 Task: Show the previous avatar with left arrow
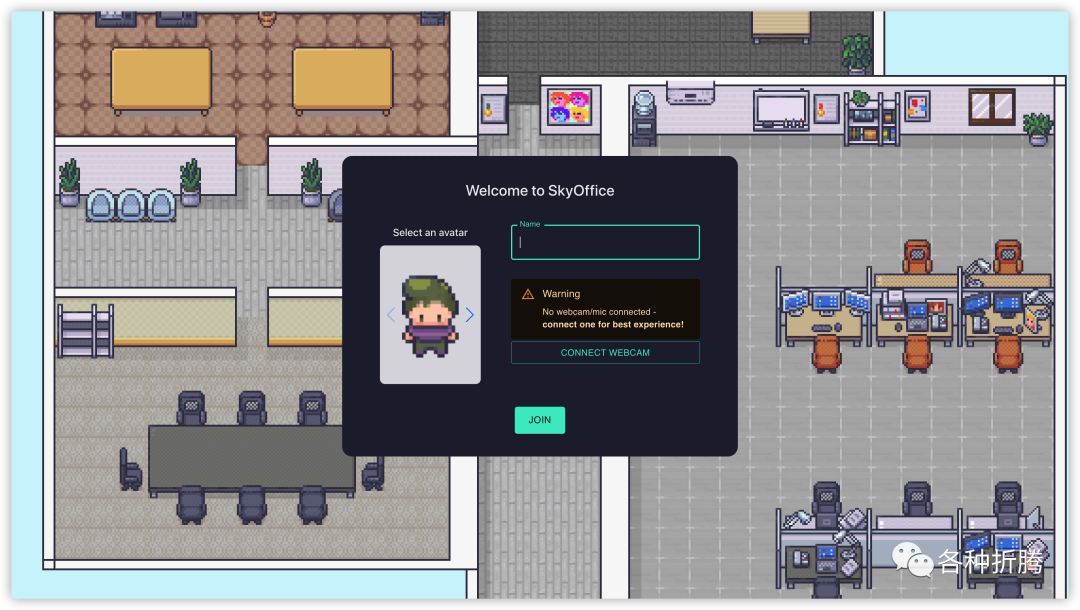coord(391,315)
